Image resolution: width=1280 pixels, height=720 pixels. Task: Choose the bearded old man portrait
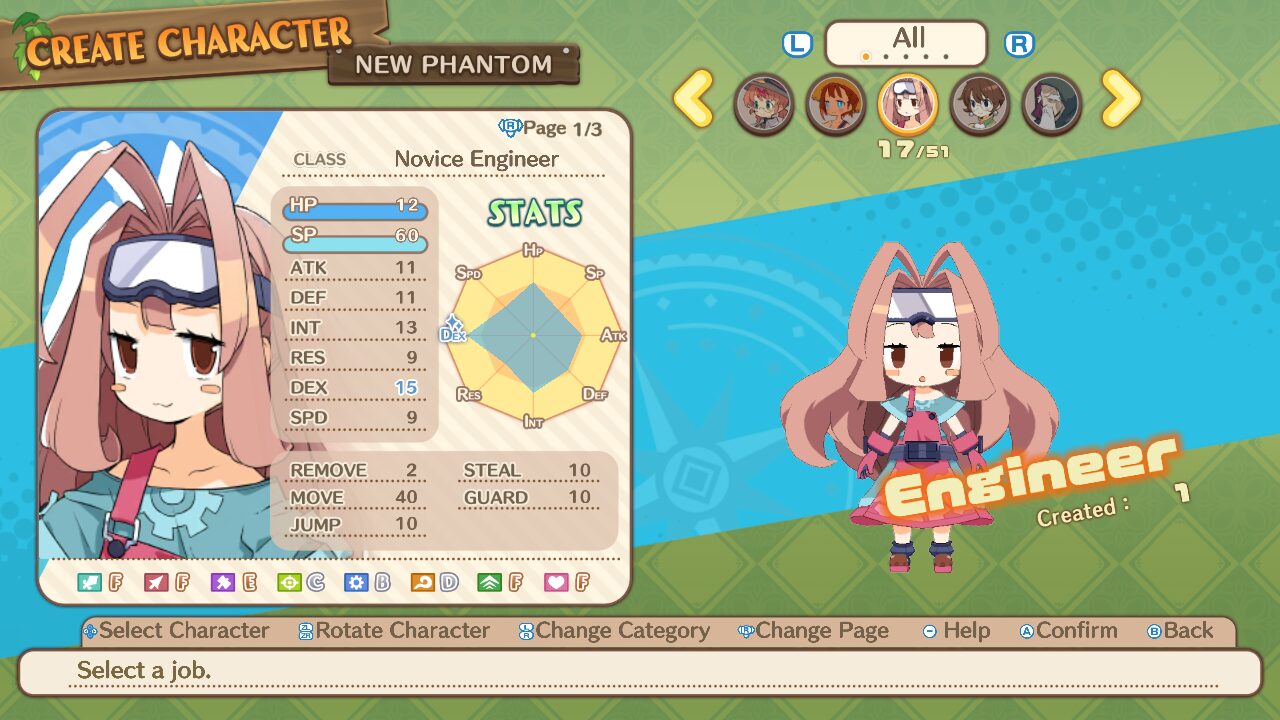(x=1052, y=104)
